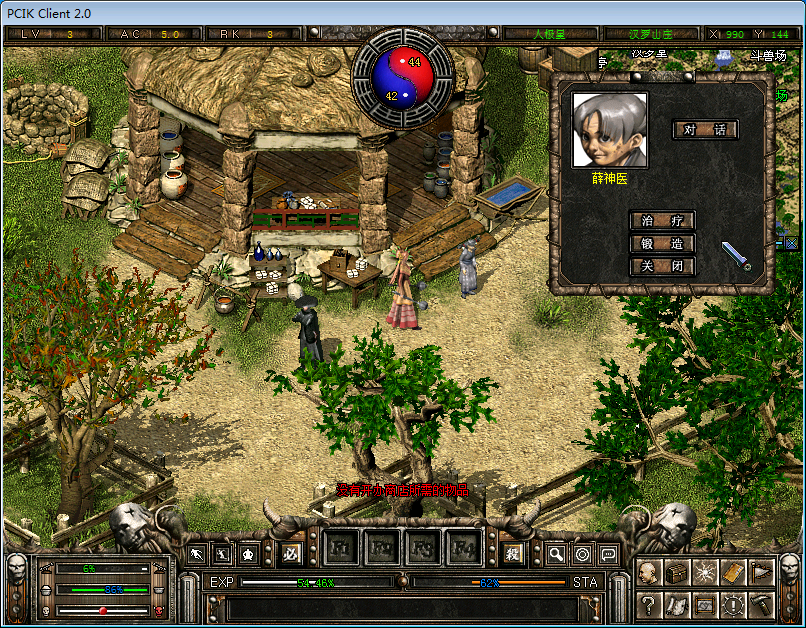This screenshot has height=628, width=806.
Task: Click the 薛神医 NPC portrait
Action: [x=609, y=130]
